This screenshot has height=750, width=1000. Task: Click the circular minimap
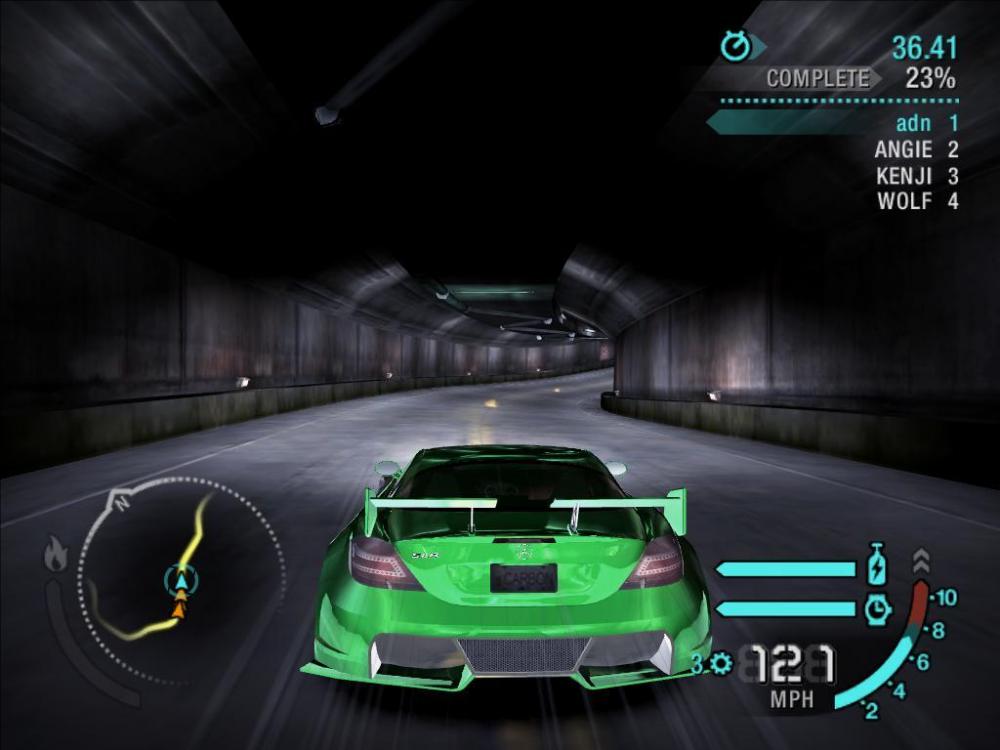(x=182, y=578)
